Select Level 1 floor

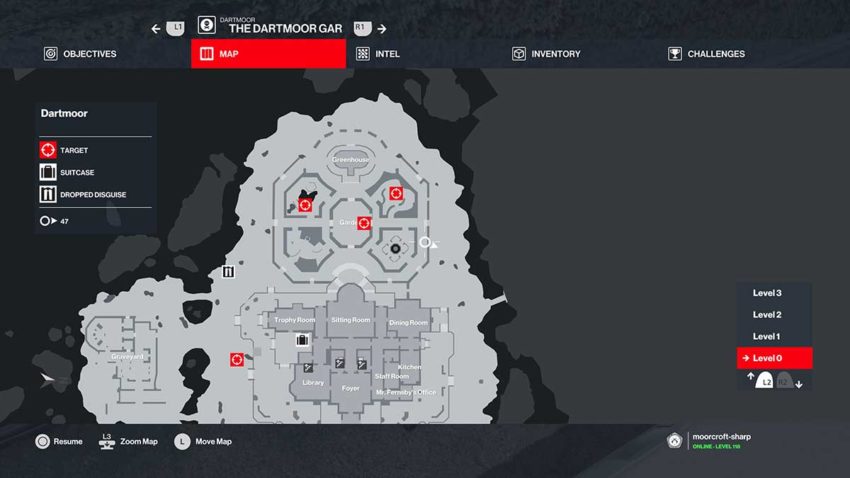(767, 337)
